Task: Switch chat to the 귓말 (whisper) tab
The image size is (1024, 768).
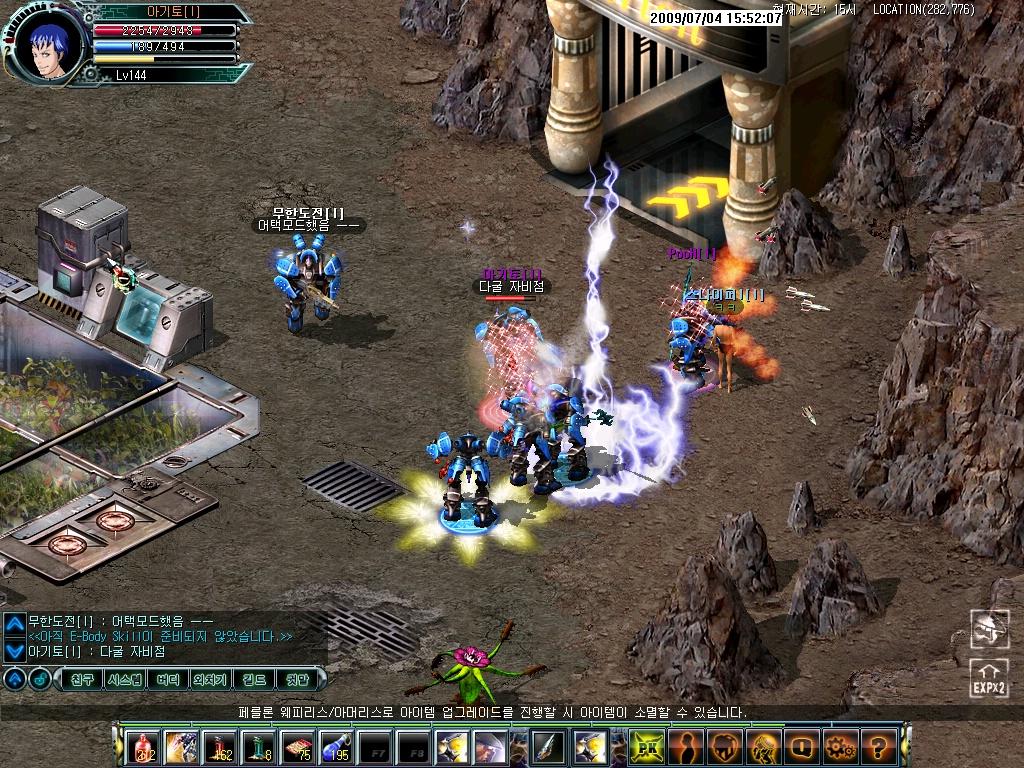Action: click(298, 679)
